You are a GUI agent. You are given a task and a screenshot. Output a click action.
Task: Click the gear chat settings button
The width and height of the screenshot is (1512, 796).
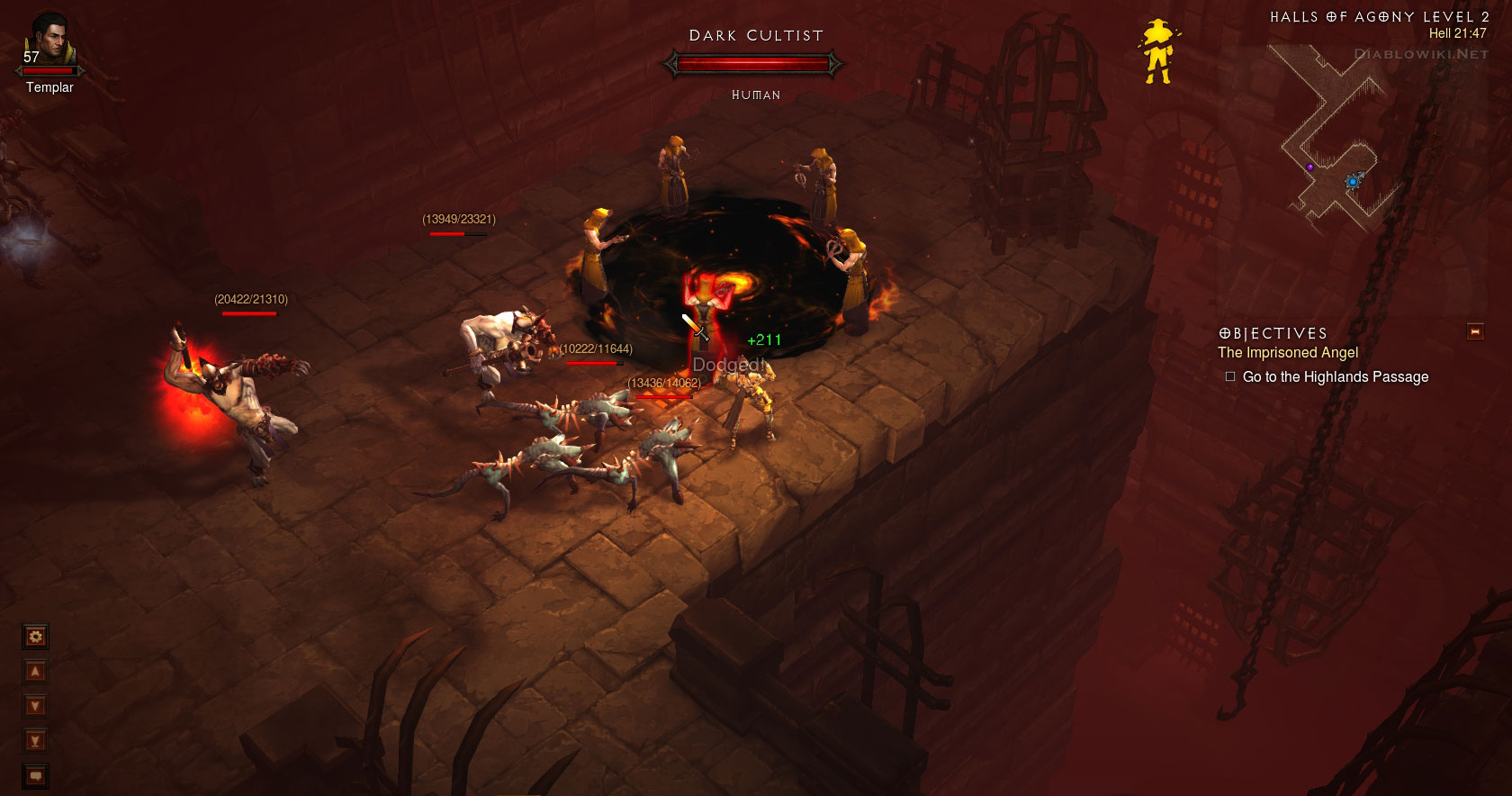pos(35,638)
